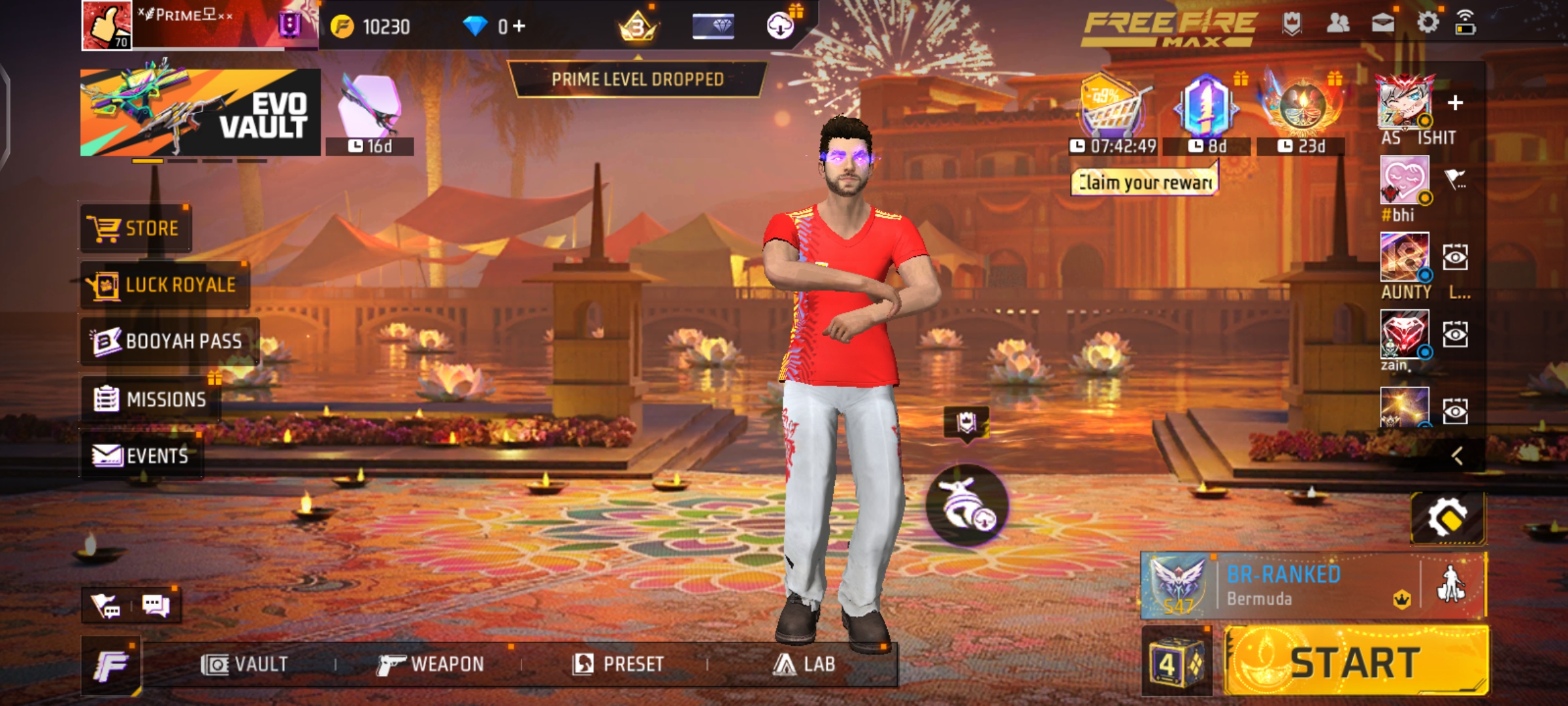This screenshot has width=1568, height=706.
Task: Open the Missions list
Action: pyautogui.click(x=151, y=399)
